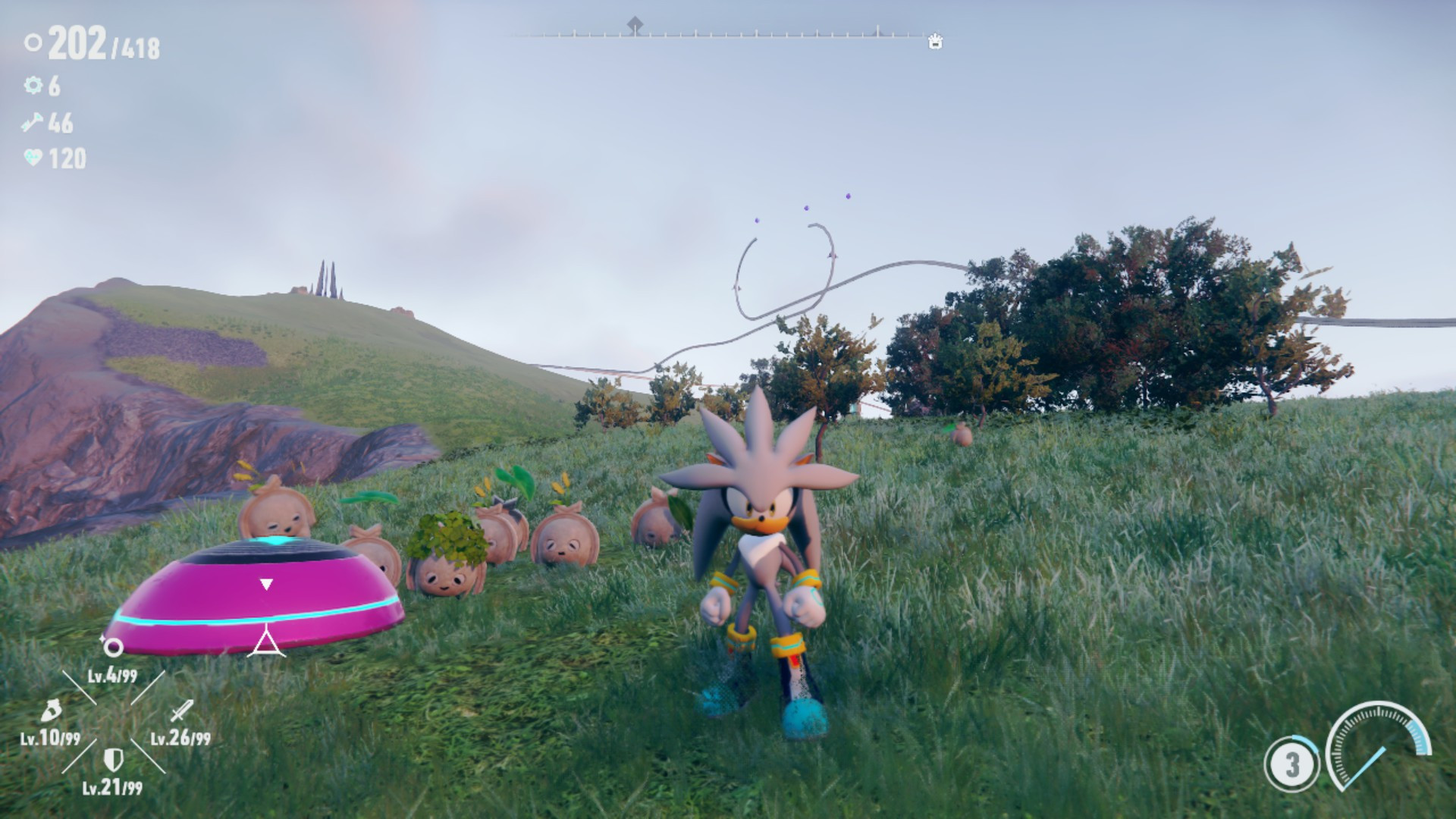
Task: Click the portal key icon showing 46
Action: point(31,121)
